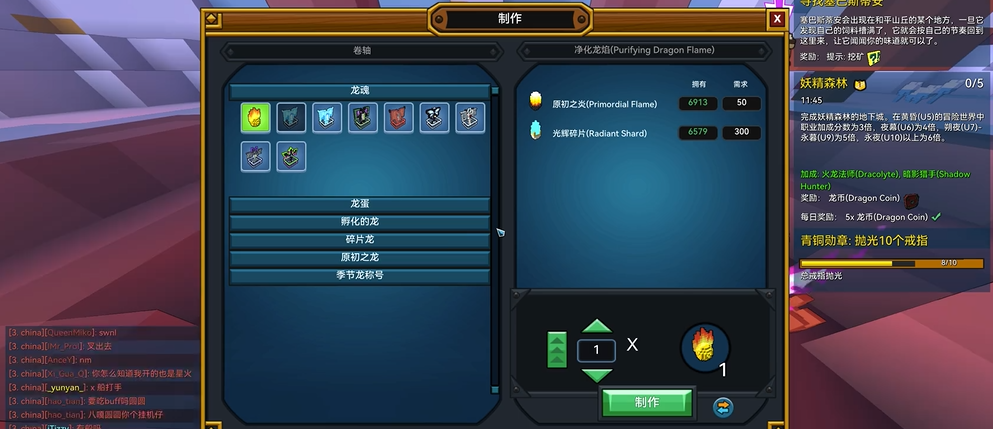Select the red dragon soul recipe

tap(399, 118)
